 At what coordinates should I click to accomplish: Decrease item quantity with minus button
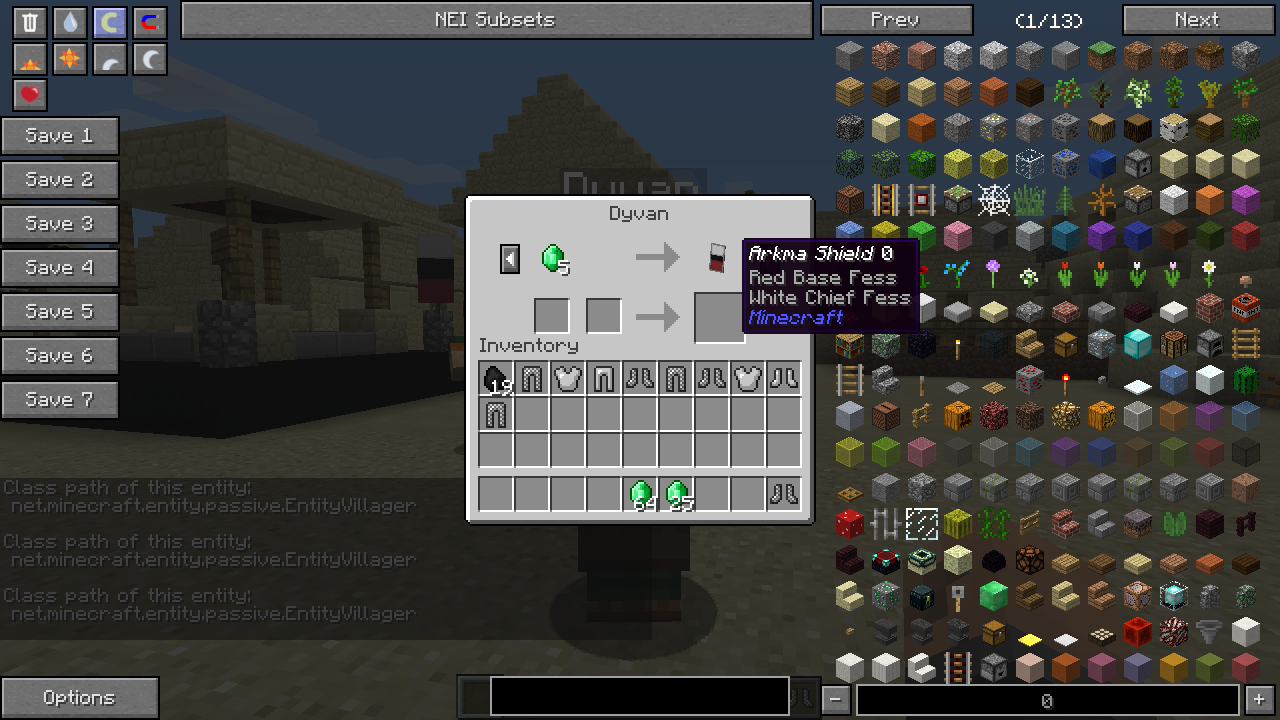pos(837,700)
